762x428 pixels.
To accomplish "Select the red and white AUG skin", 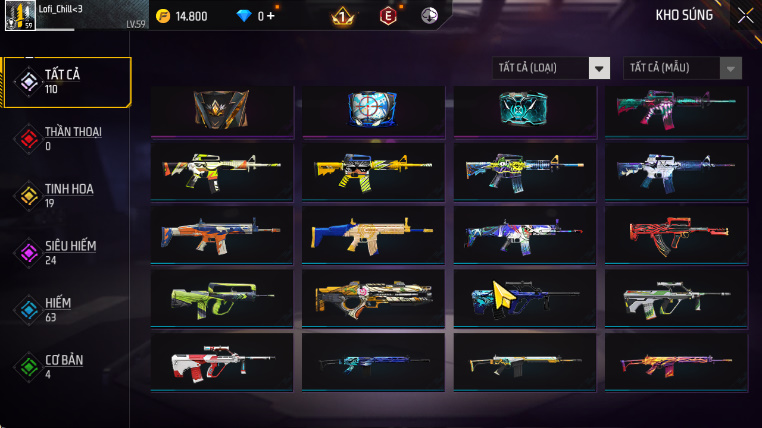I will click(221, 360).
